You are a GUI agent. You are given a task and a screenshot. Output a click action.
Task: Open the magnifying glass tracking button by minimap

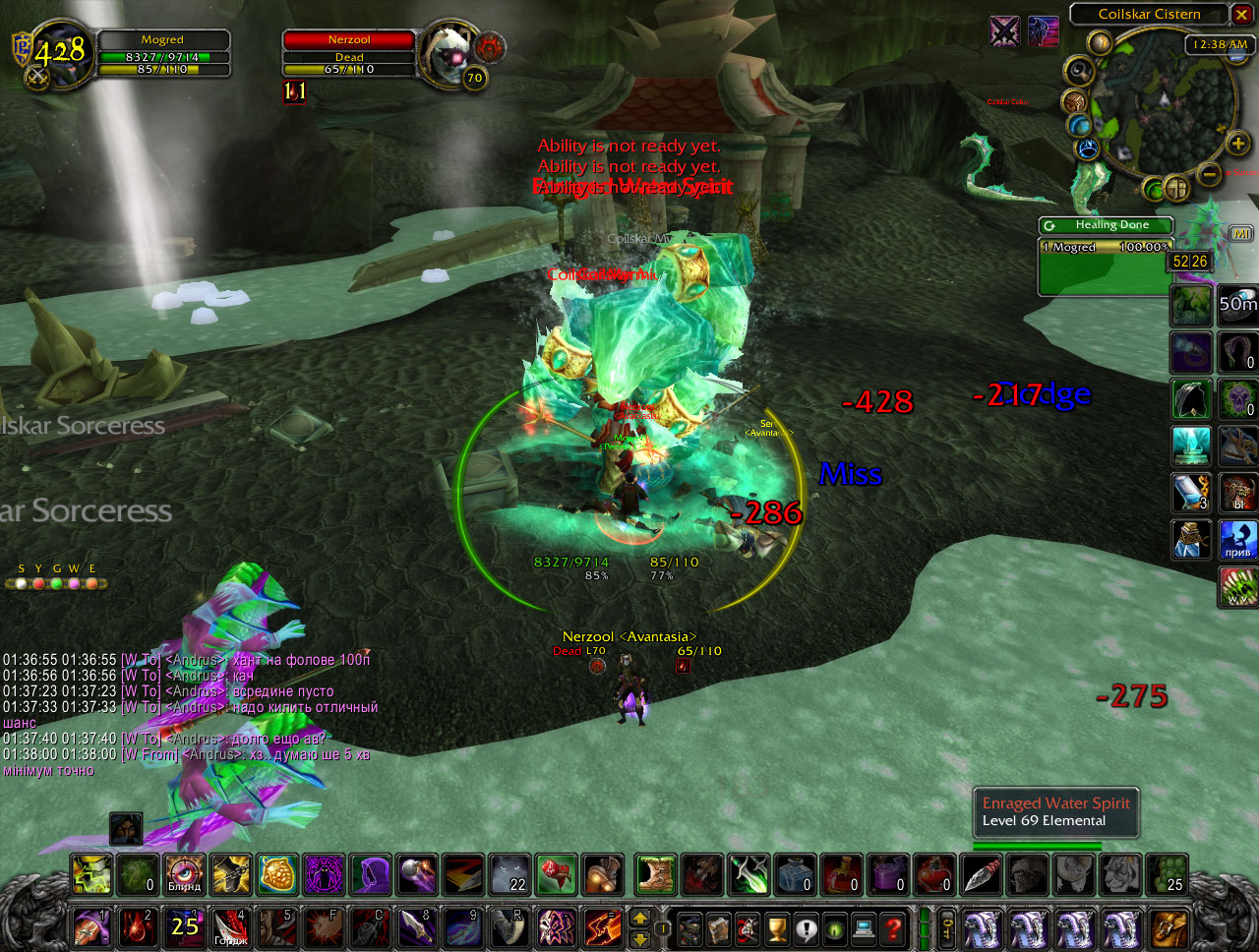point(1079,71)
